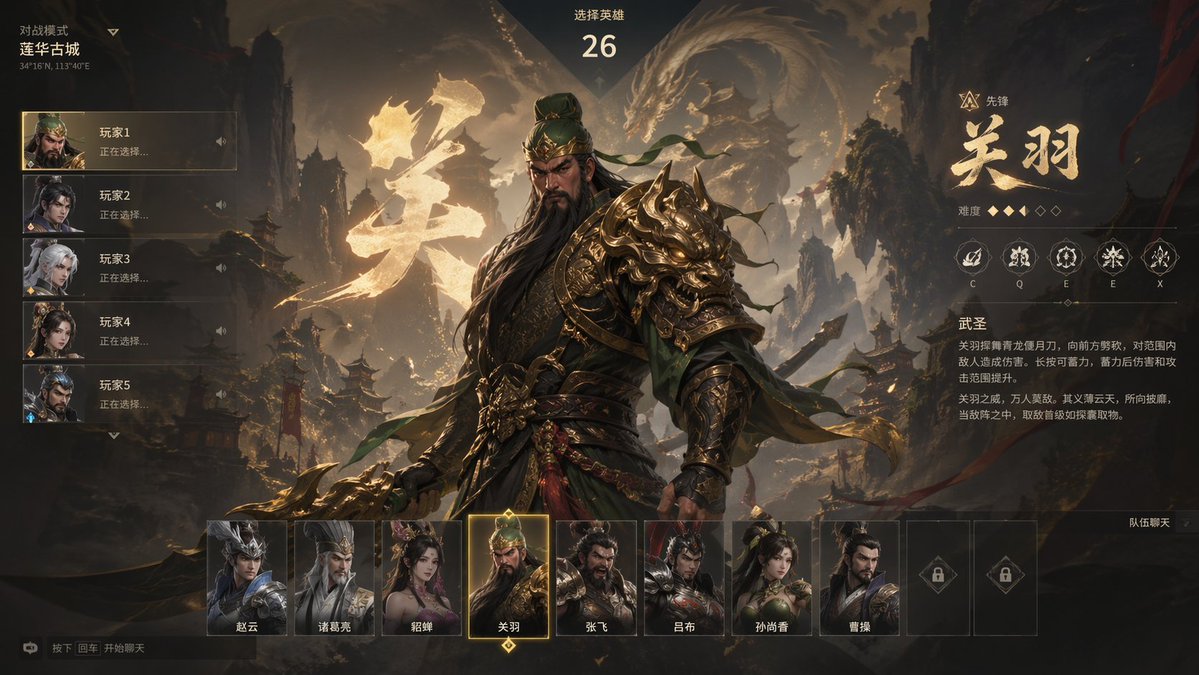The image size is (1199, 675).
Task: Select hero 赵云 portrait
Action: tap(246, 578)
